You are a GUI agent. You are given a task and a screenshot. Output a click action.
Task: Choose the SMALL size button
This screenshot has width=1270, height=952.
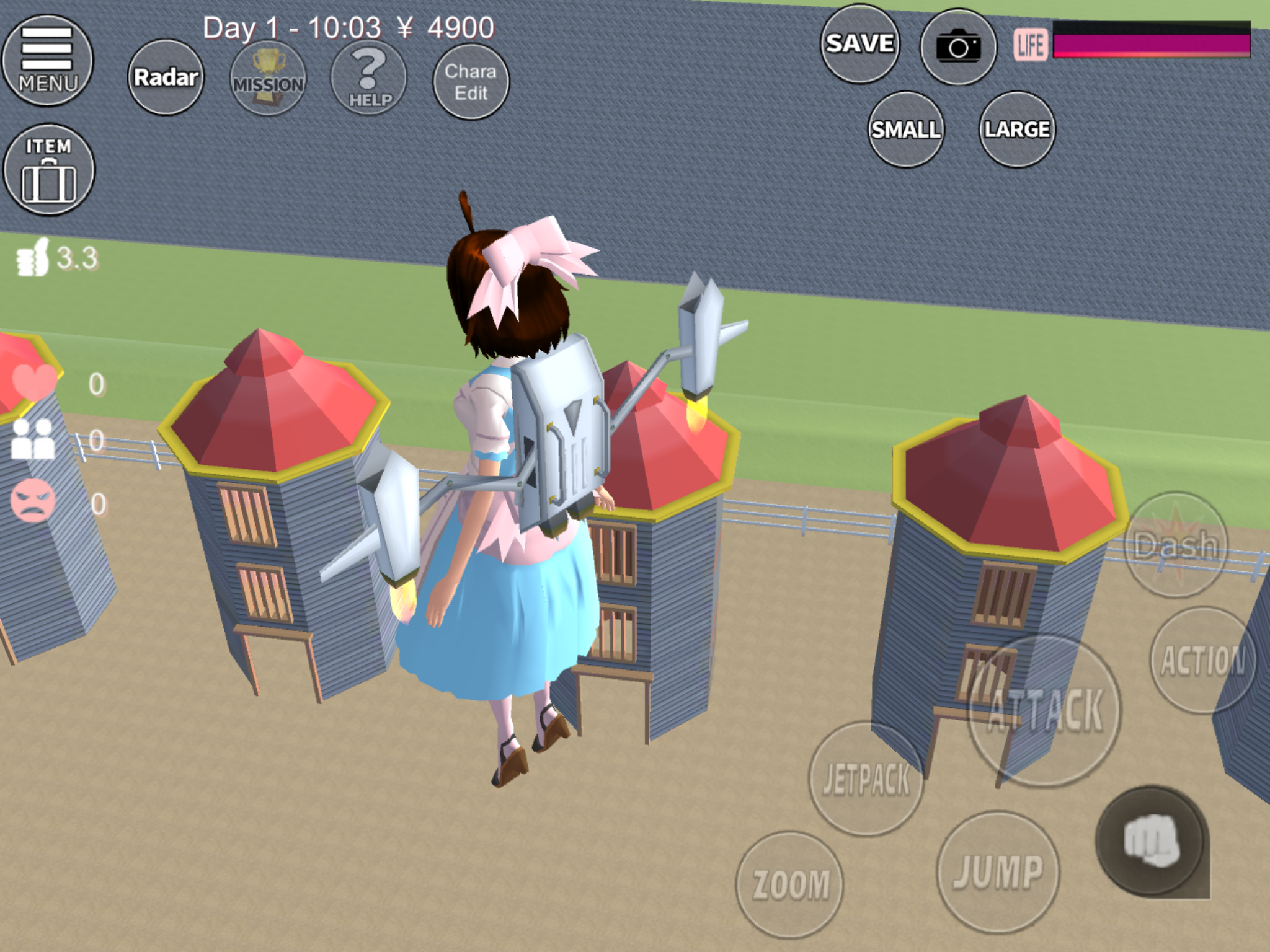pos(906,130)
